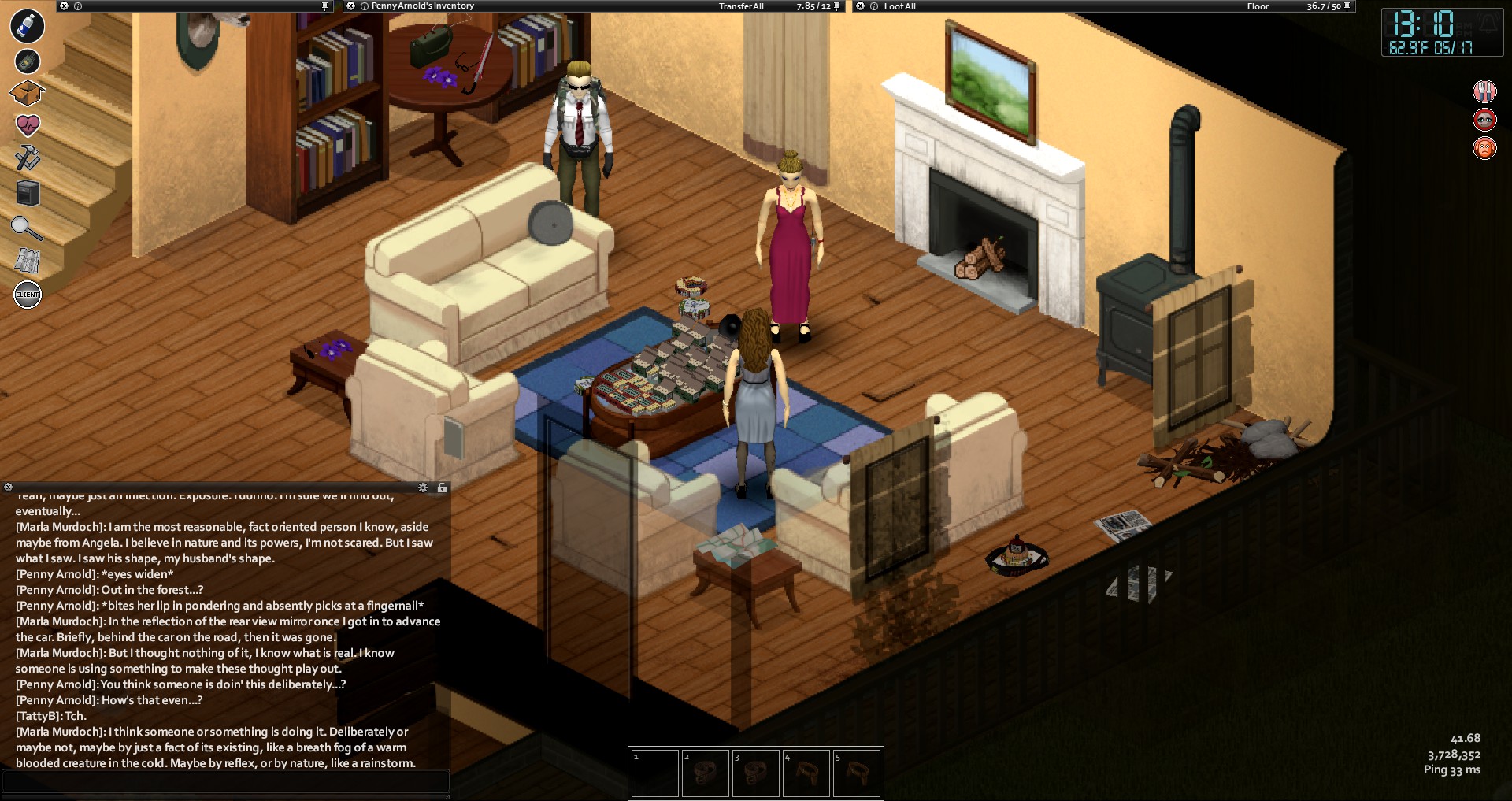
Task: Open the heart health panel
Action: coord(28,125)
